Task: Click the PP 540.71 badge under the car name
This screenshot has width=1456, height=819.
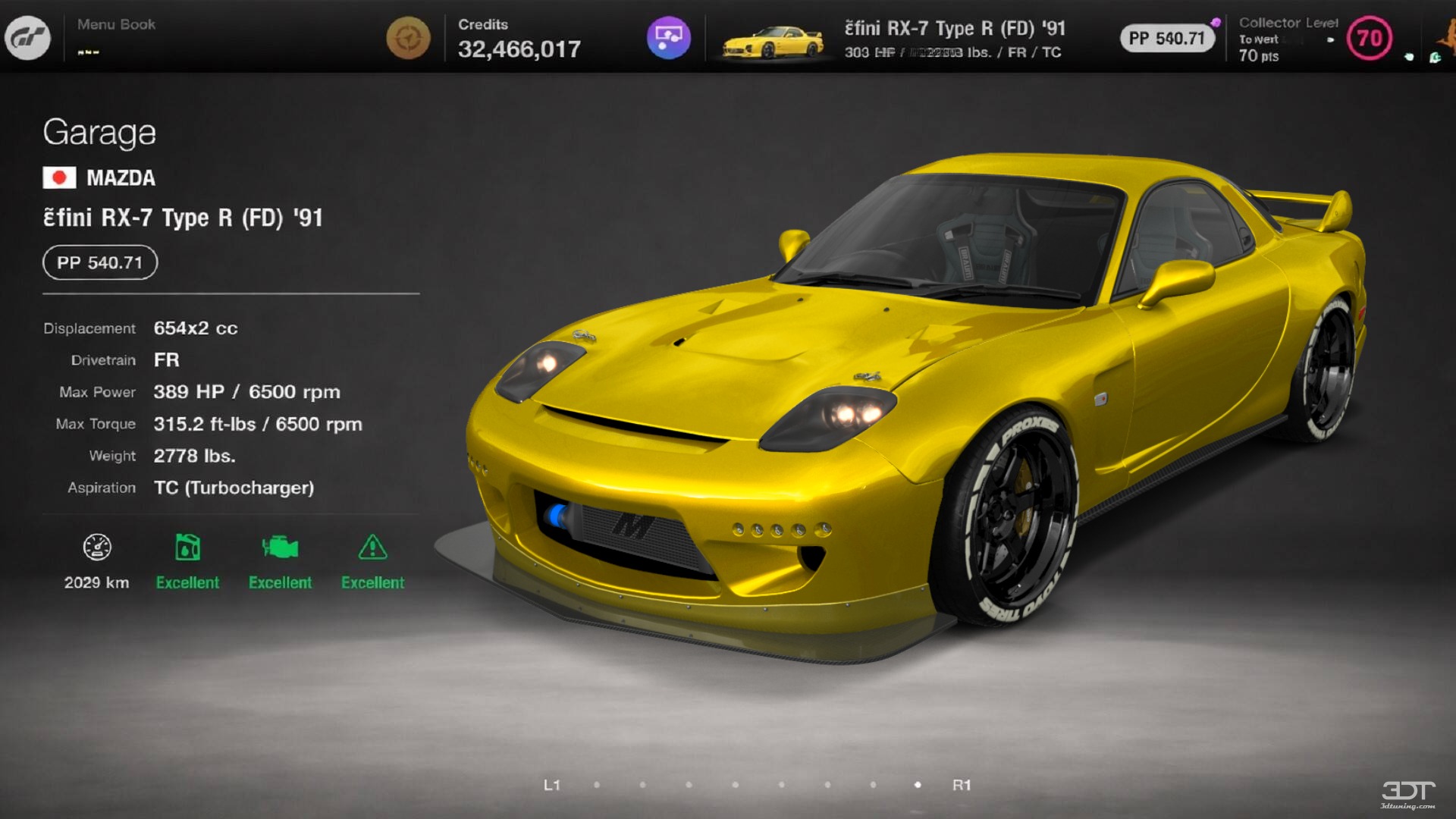Action: point(99,262)
